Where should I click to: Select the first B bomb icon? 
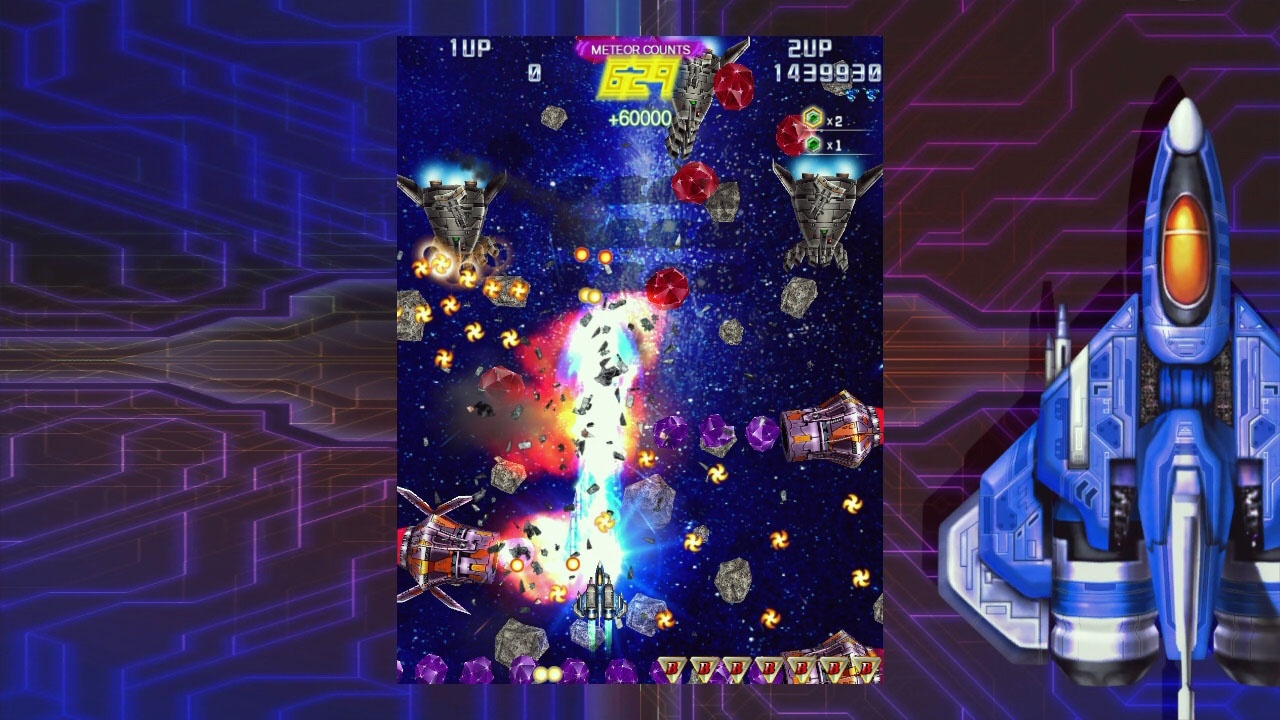pos(672,667)
